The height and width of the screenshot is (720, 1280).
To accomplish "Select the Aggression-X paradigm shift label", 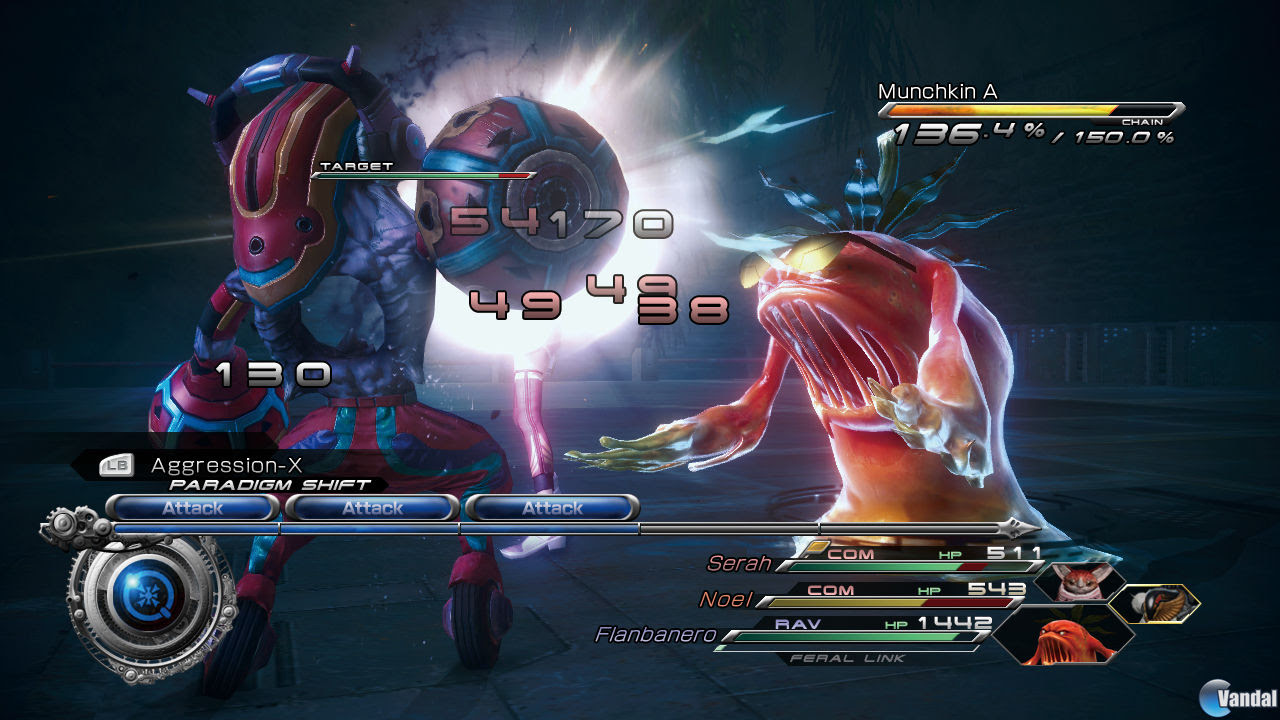I will click(x=226, y=465).
